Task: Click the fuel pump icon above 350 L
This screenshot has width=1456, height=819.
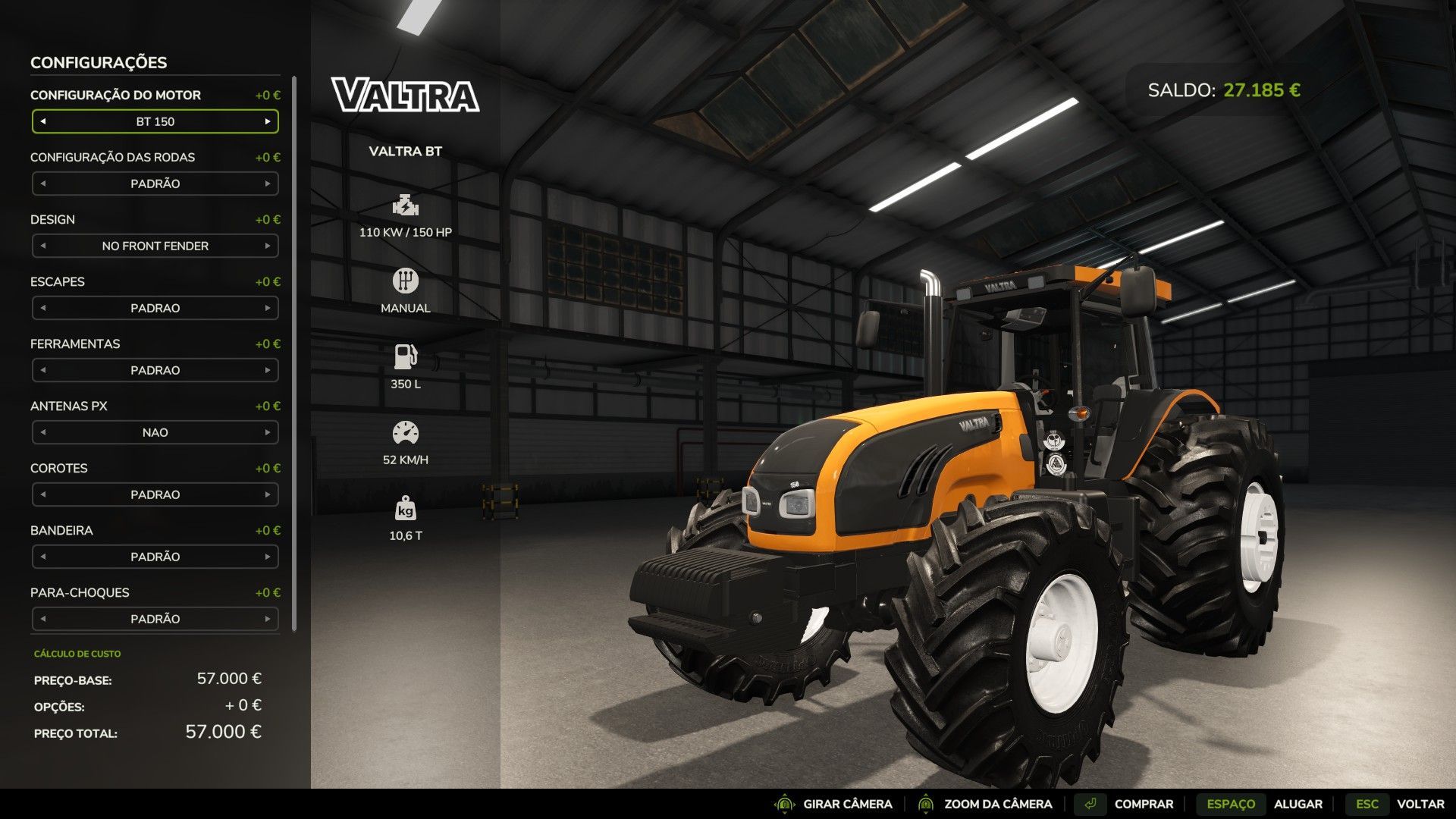Action: coord(405,354)
